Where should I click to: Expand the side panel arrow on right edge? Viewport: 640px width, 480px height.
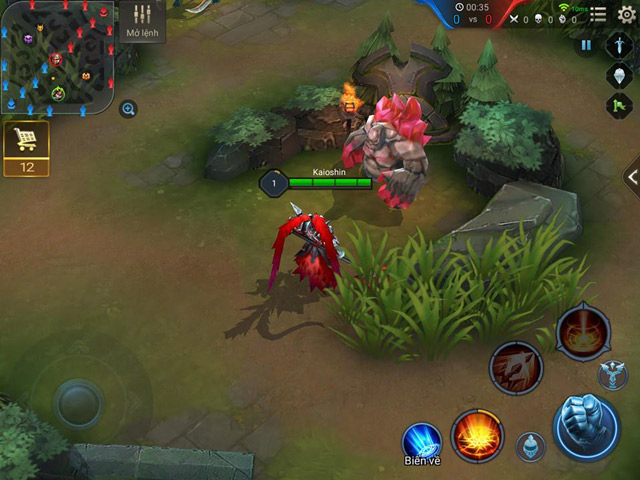click(x=631, y=177)
